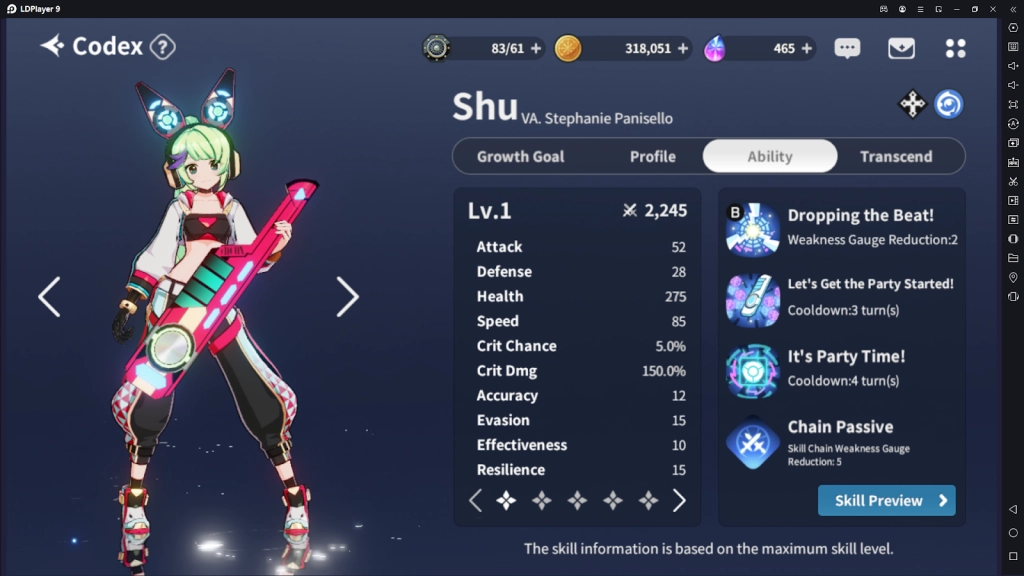Open the four-dot main menu
Image resolution: width=1024 pixels, height=576 pixels.
click(955, 48)
